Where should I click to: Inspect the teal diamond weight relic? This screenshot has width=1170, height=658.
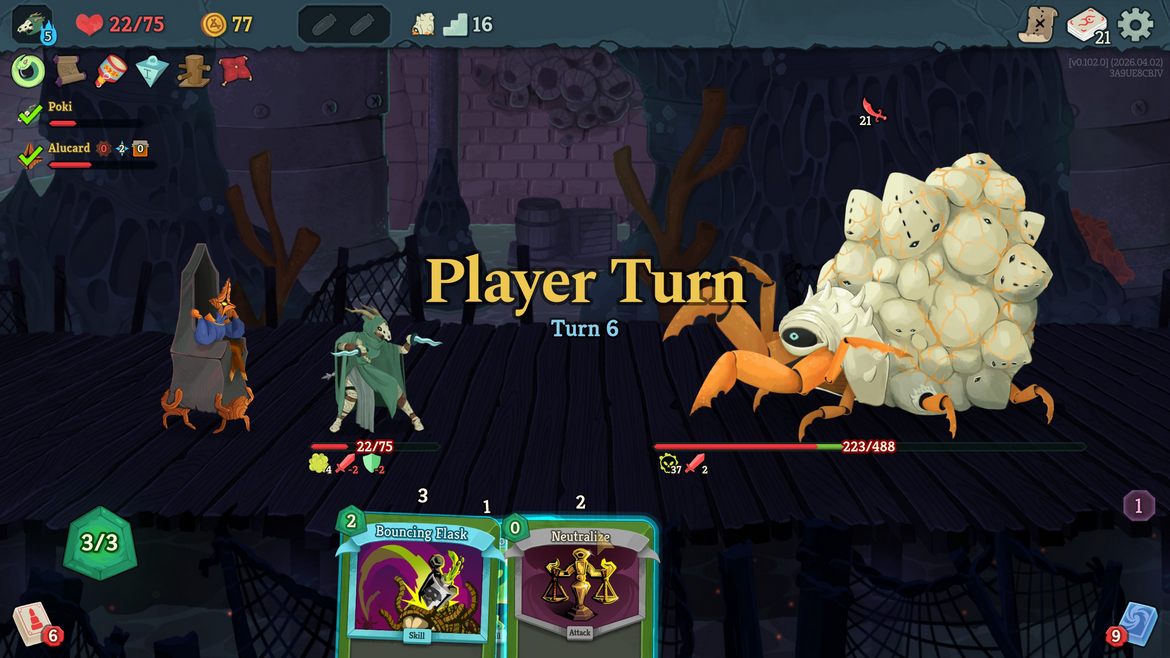pyautogui.click(x=151, y=71)
